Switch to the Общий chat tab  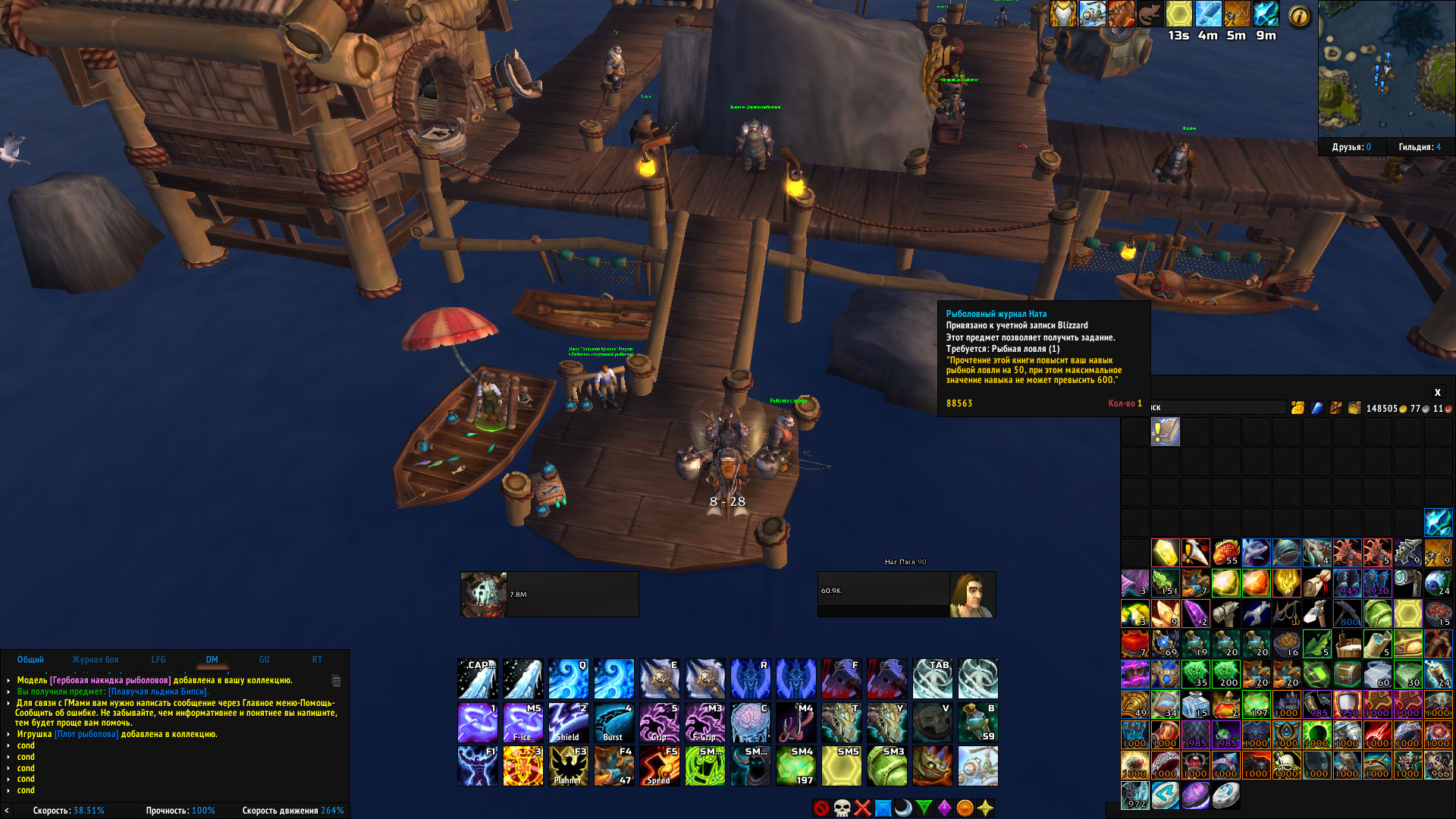[x=30, y=660]
